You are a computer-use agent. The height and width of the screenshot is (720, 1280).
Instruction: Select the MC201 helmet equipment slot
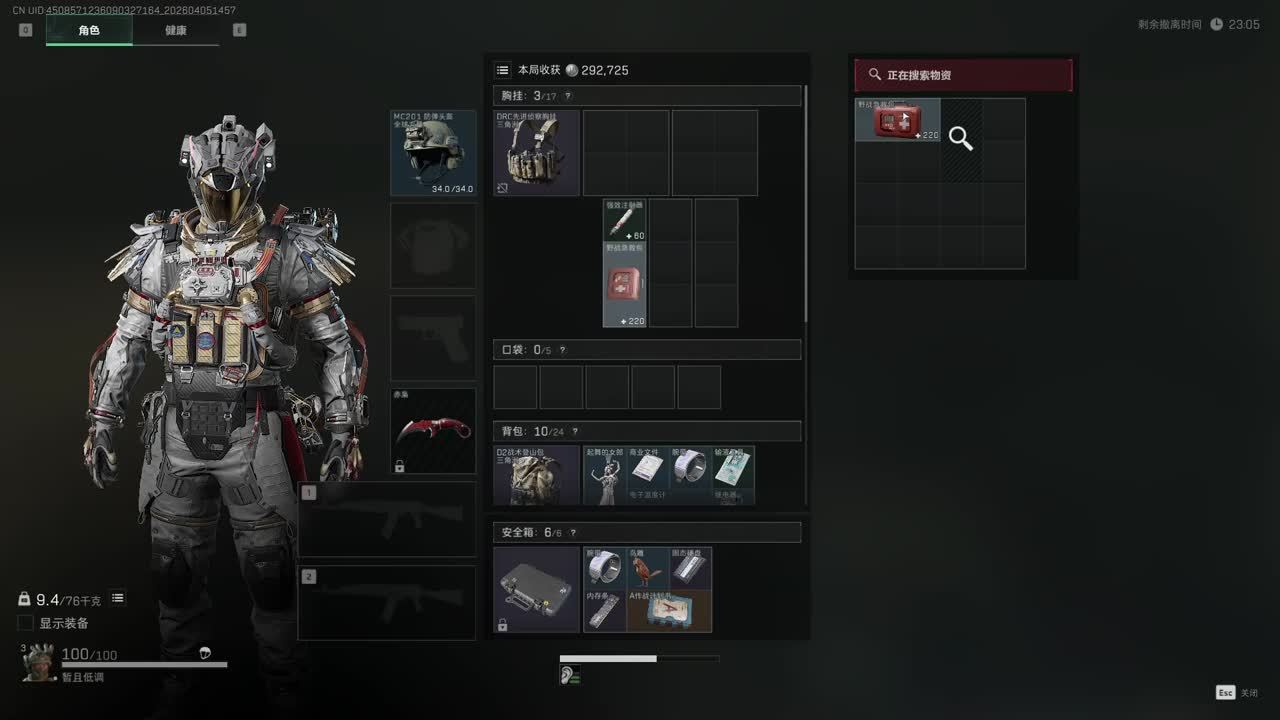[433, 152]
